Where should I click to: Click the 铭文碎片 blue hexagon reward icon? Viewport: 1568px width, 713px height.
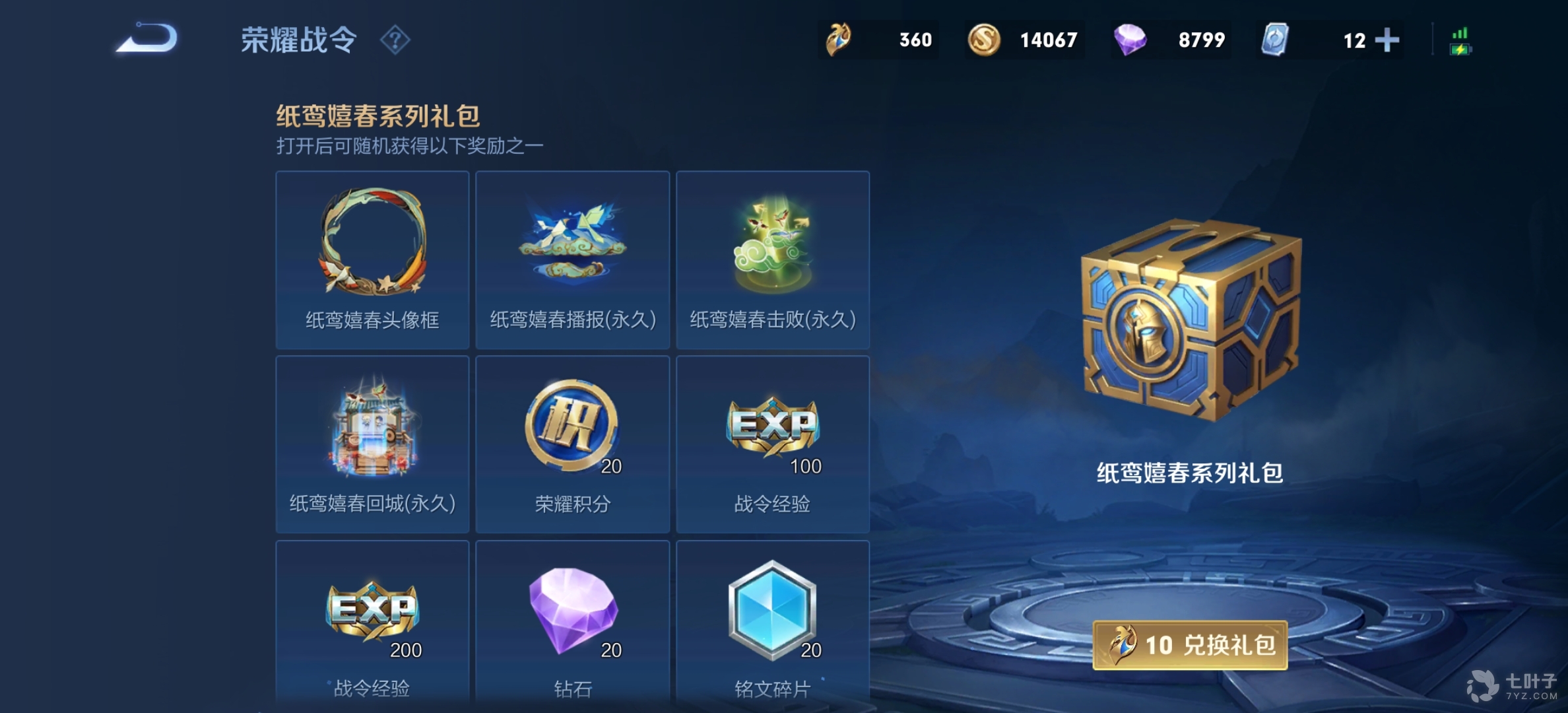[771, 607]
